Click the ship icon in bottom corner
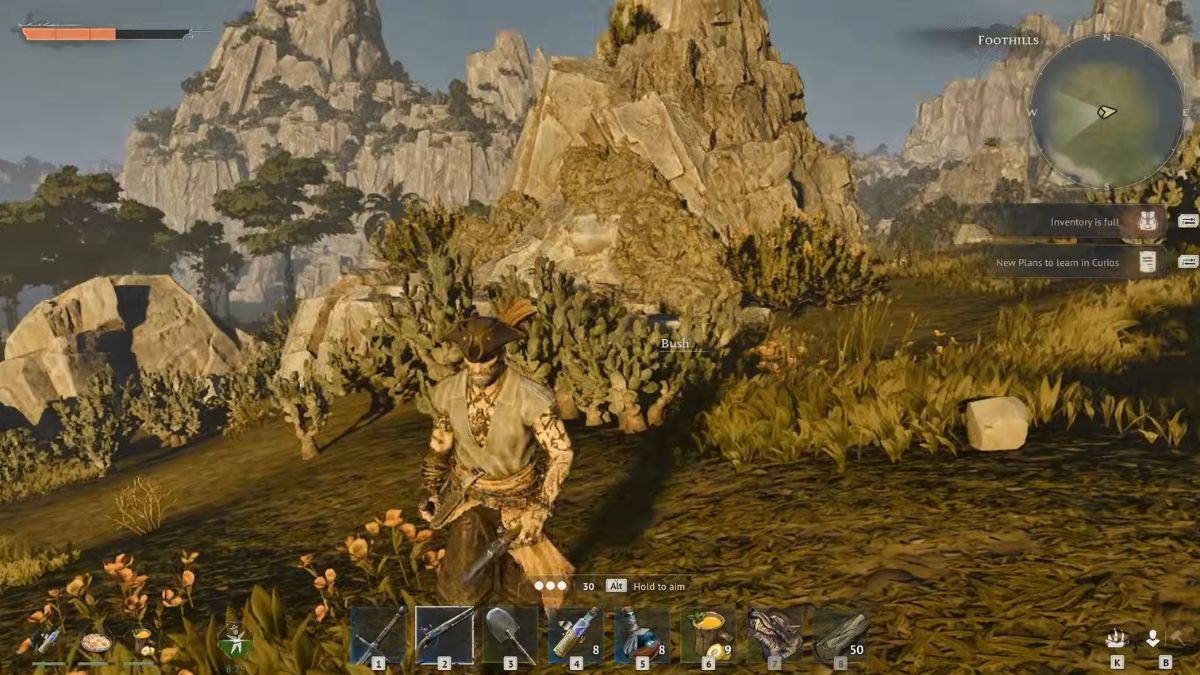Image resolution: width=1200 pixels, height=675 pixels. click(1117, 639)
